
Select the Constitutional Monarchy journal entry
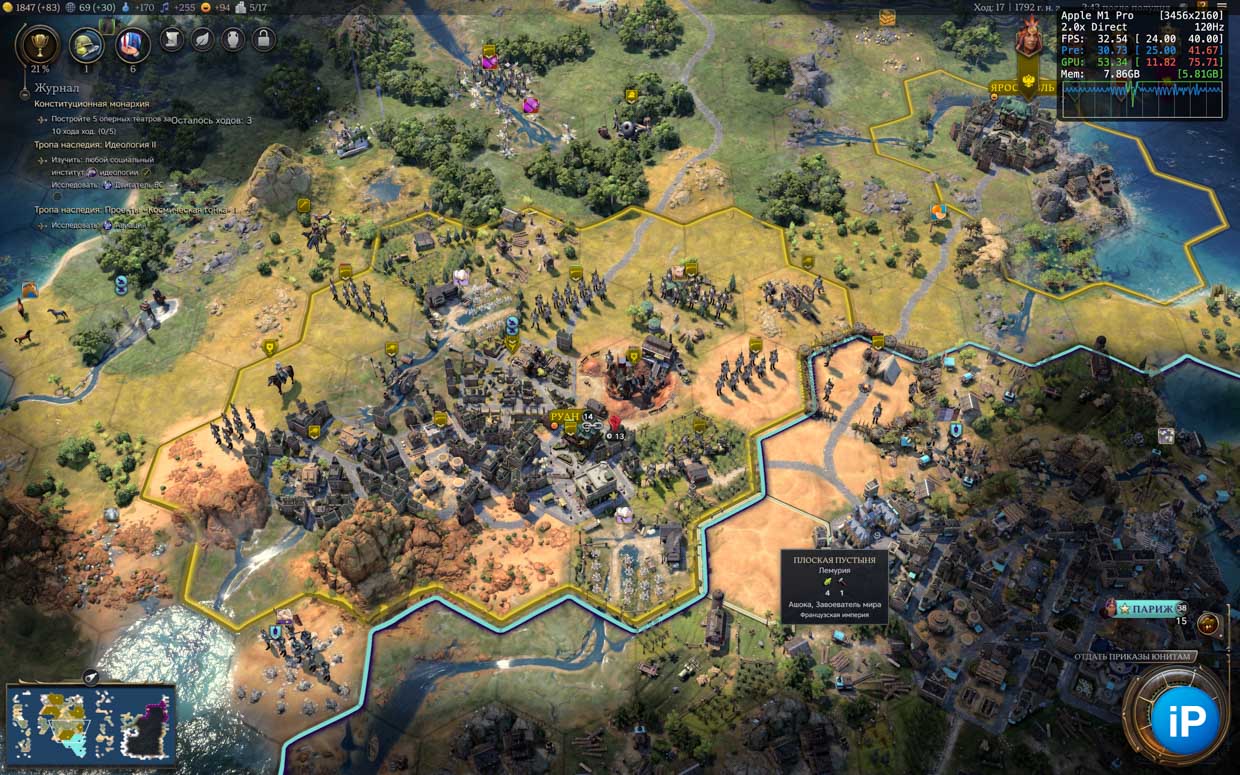tap(92, 103)
